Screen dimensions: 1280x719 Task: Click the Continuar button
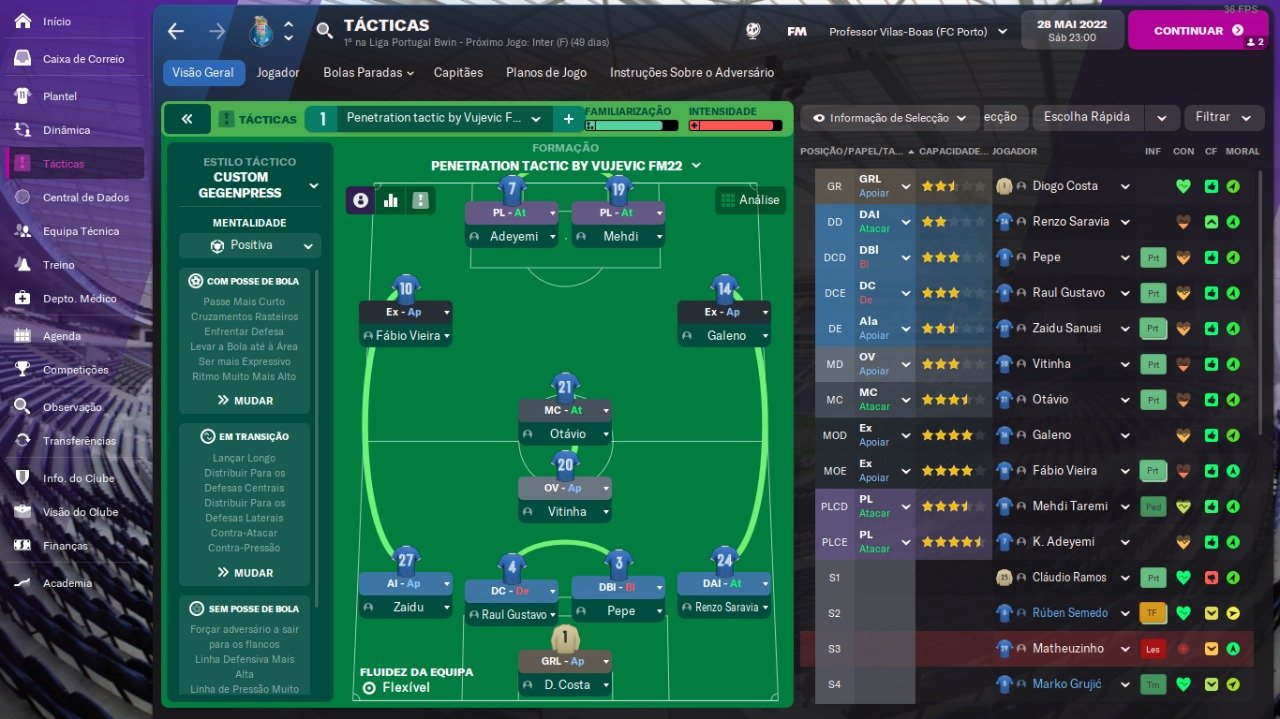[x=1187, y=31]
